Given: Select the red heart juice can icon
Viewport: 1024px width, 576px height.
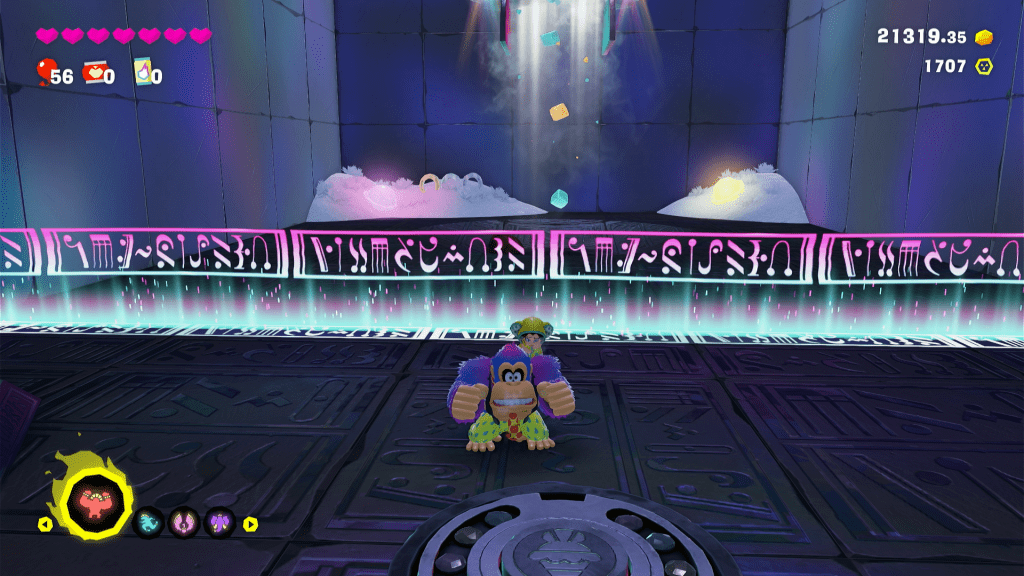Looking at the screenshot, I should [94, 72].
